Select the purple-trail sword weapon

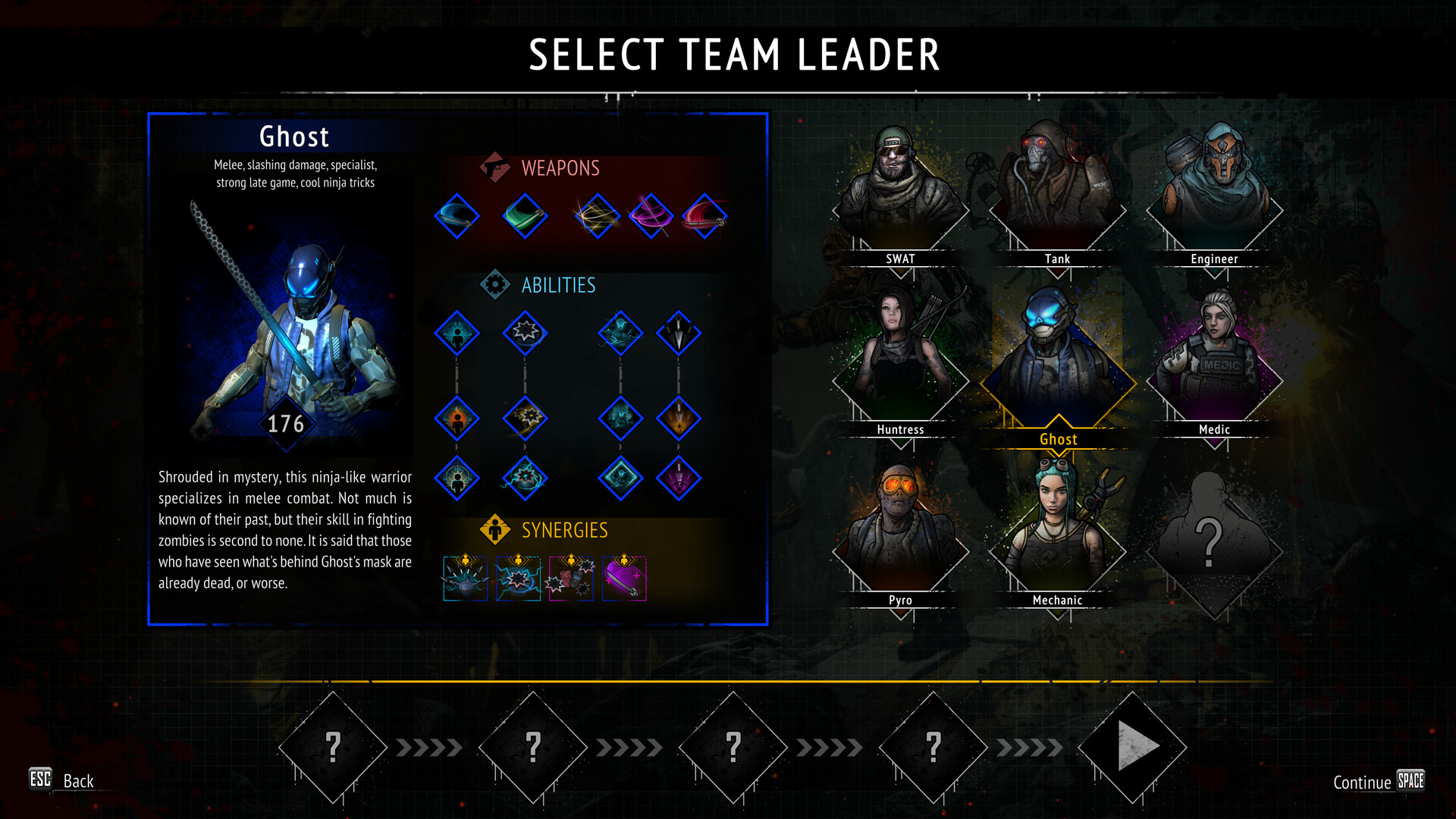tap(648, 215)
